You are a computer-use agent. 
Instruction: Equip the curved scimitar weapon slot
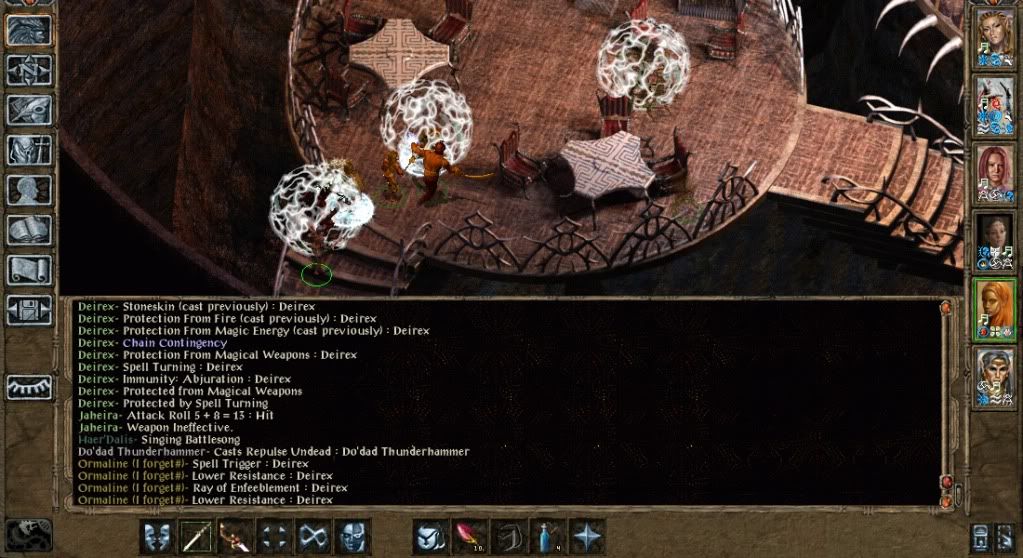click(236, 536)
